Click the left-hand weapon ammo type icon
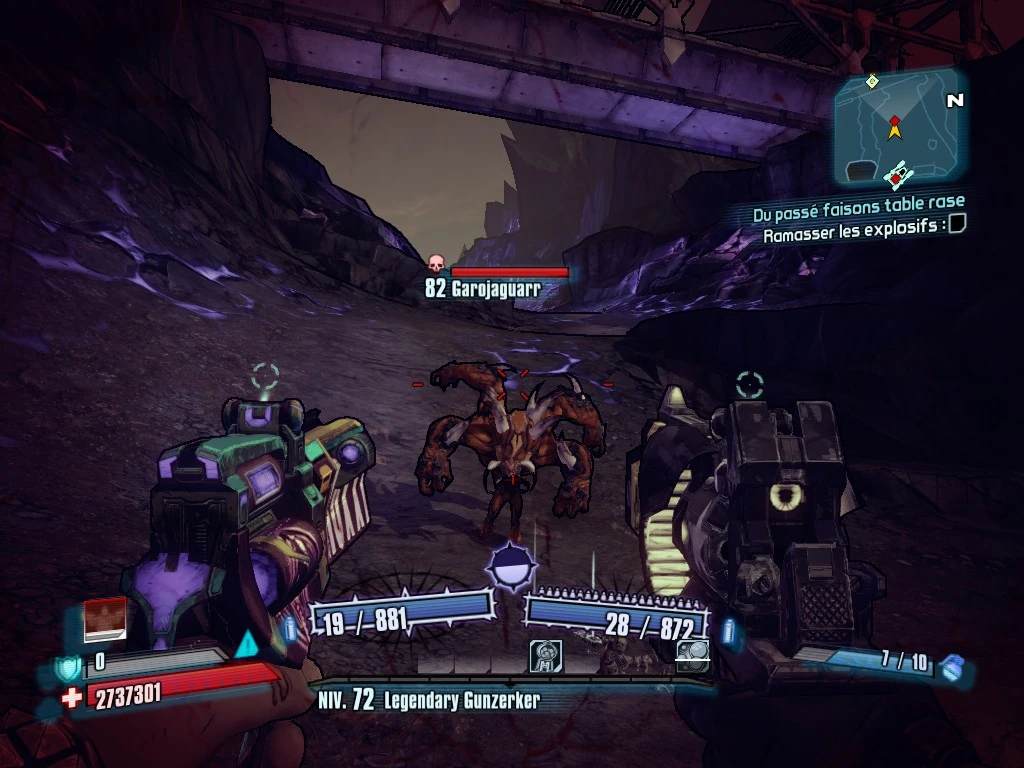Viewport: 1024px width, 768px height. [x=290, y=629]
